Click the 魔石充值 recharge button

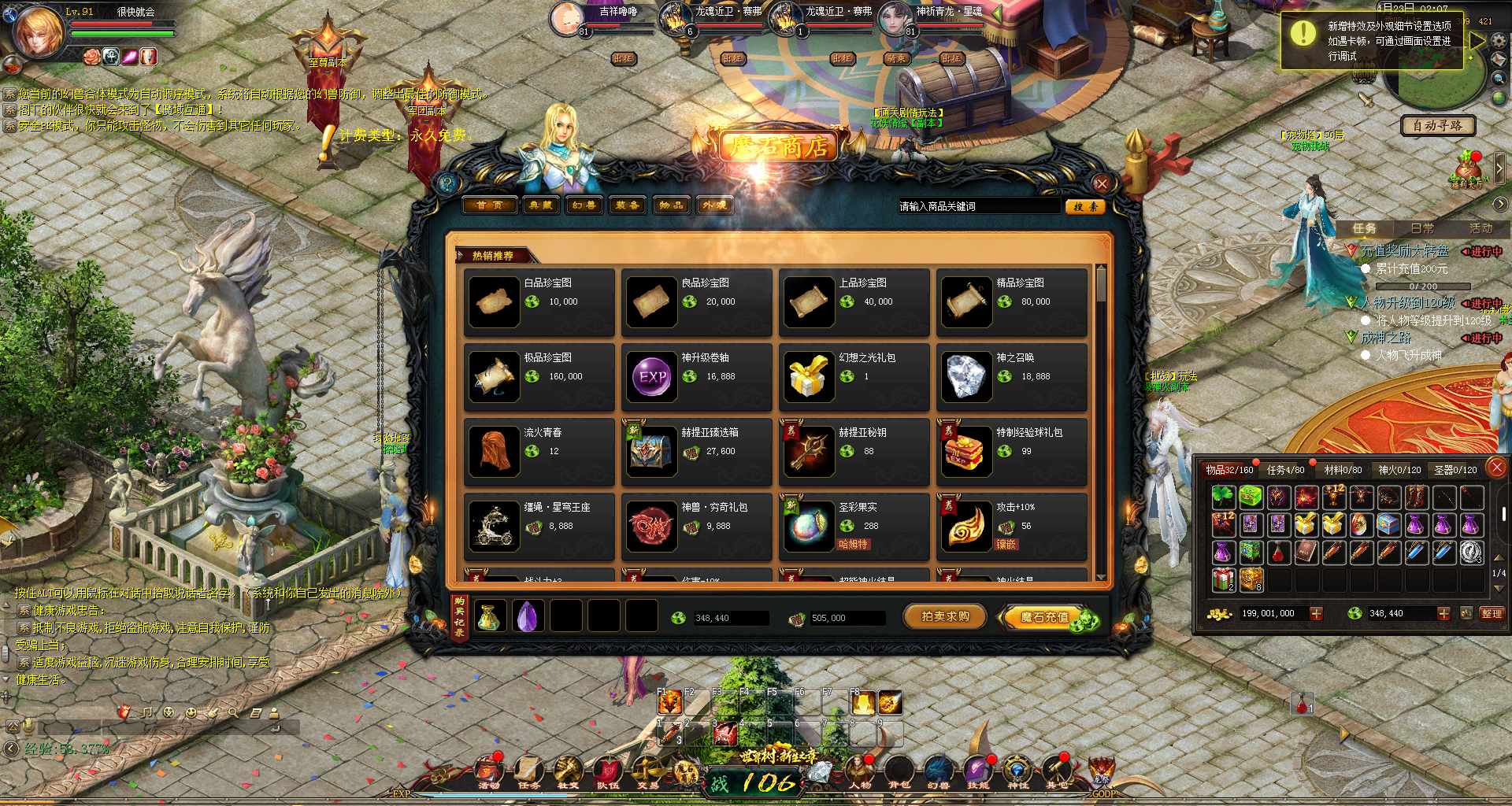[1045, 618]
